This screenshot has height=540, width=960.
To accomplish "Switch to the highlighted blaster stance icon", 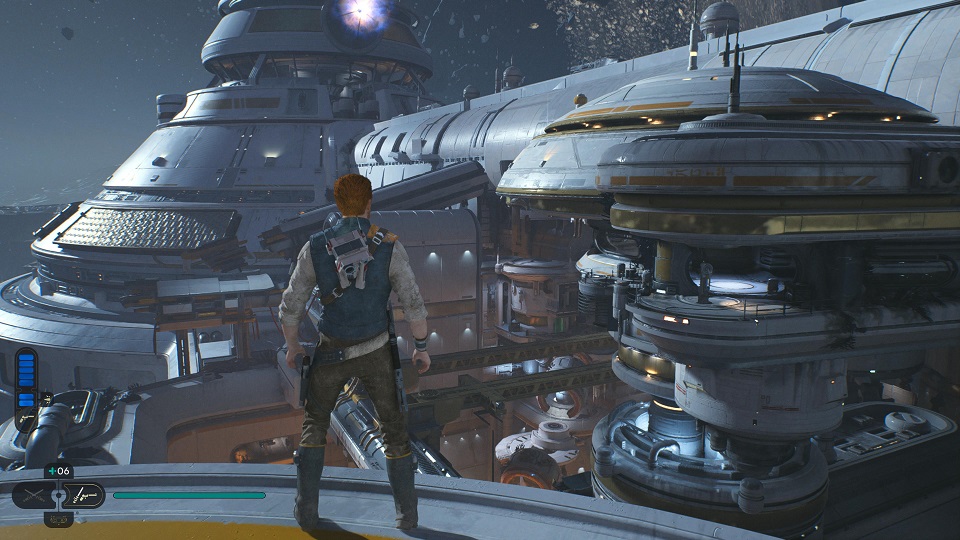I will point(84,495).
